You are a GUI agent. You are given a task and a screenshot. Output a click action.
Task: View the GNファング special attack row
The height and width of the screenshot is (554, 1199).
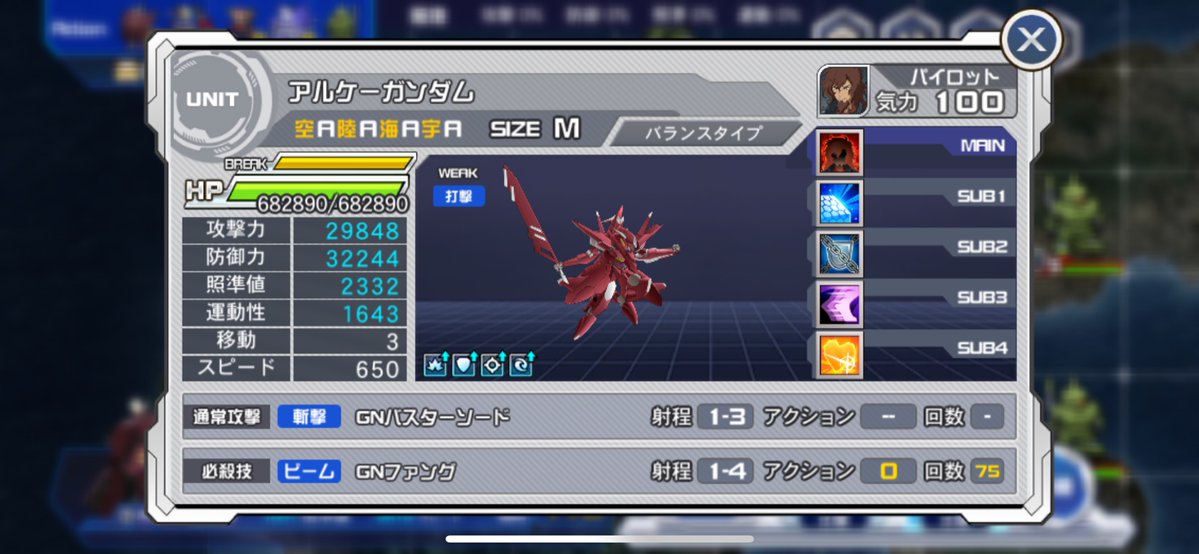[x=598, y=471]
